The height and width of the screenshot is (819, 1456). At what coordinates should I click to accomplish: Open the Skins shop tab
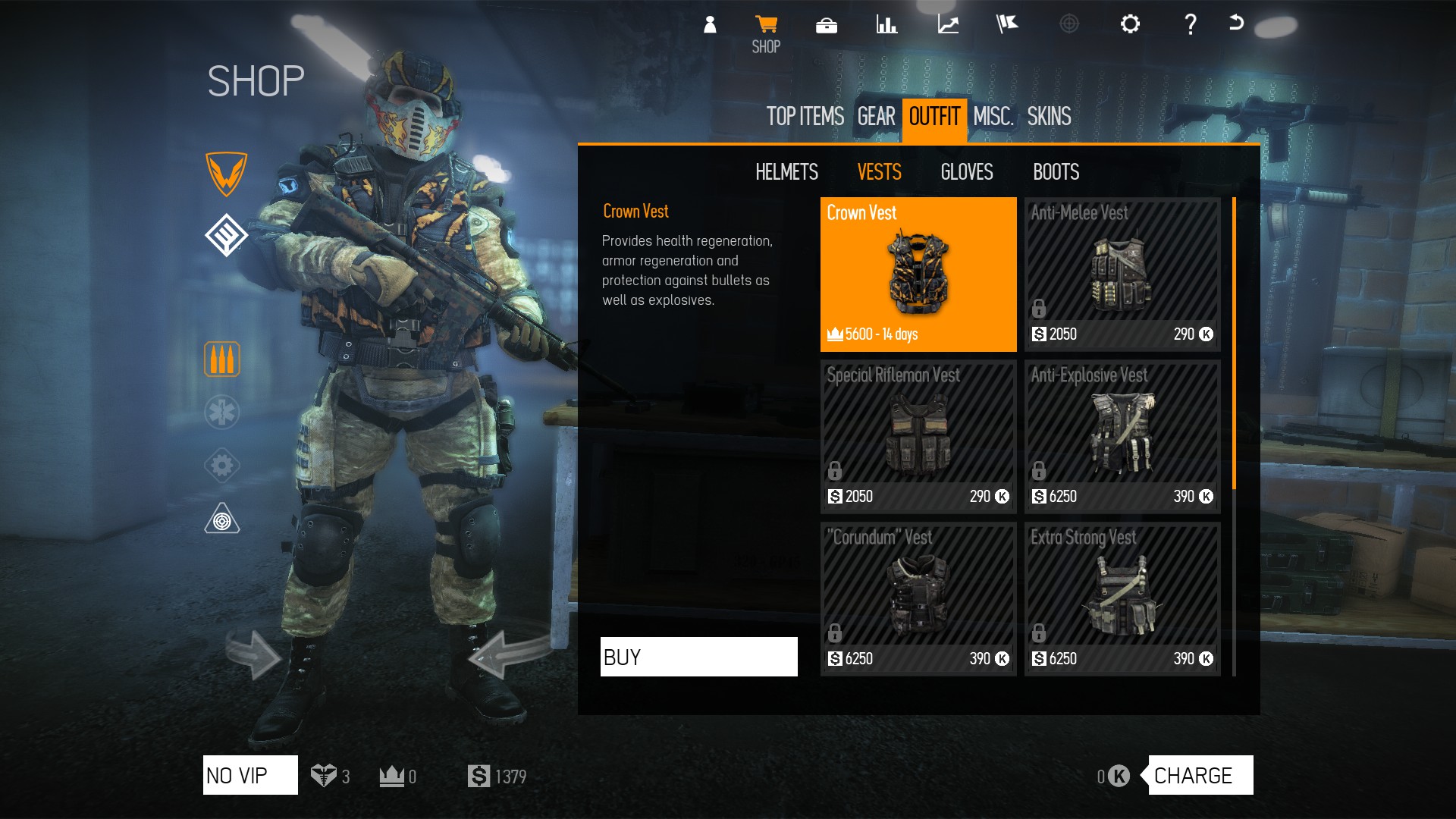pos(1049,117)
